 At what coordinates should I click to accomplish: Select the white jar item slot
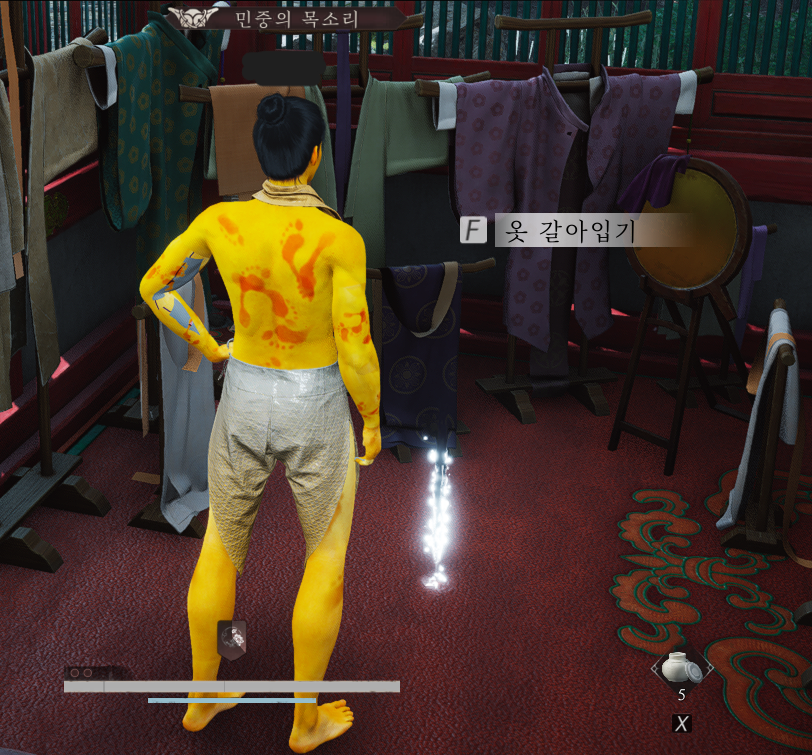point(682,667)
